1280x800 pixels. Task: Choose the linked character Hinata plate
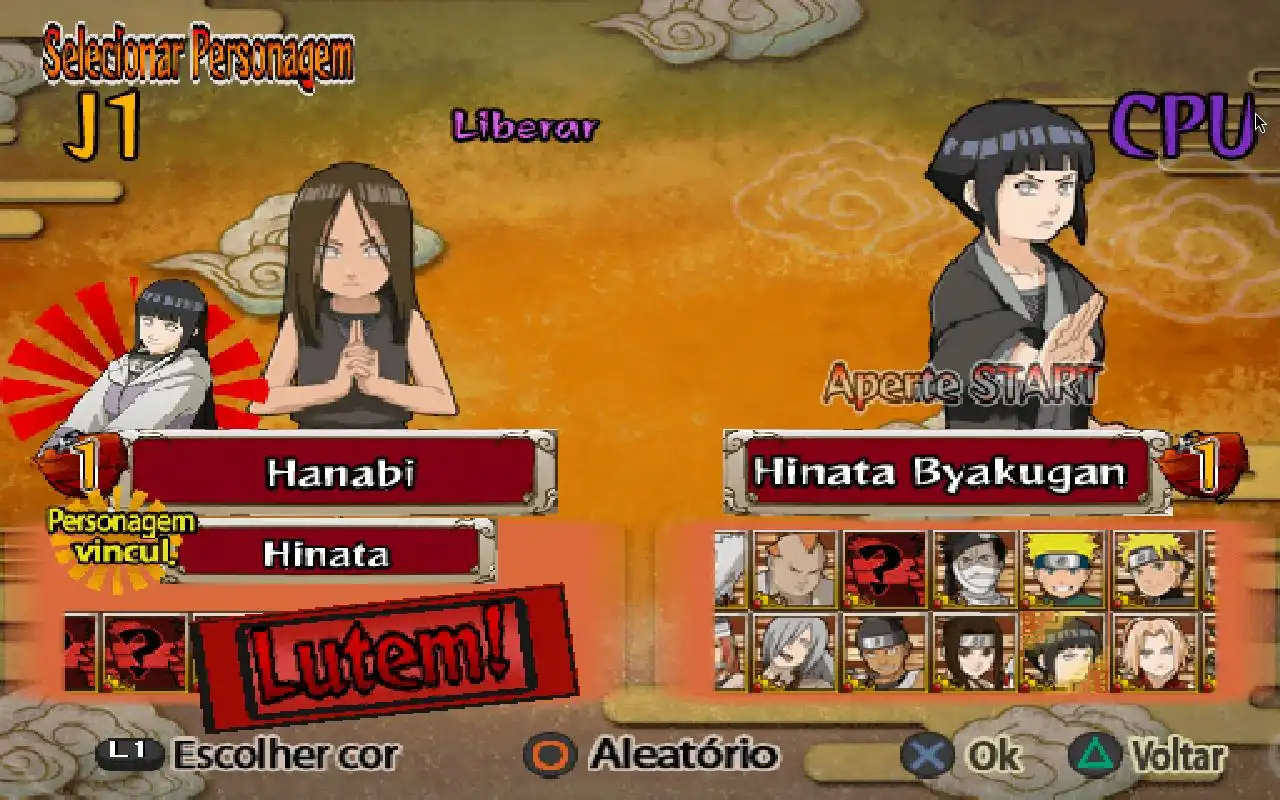[x=326, y=553]
